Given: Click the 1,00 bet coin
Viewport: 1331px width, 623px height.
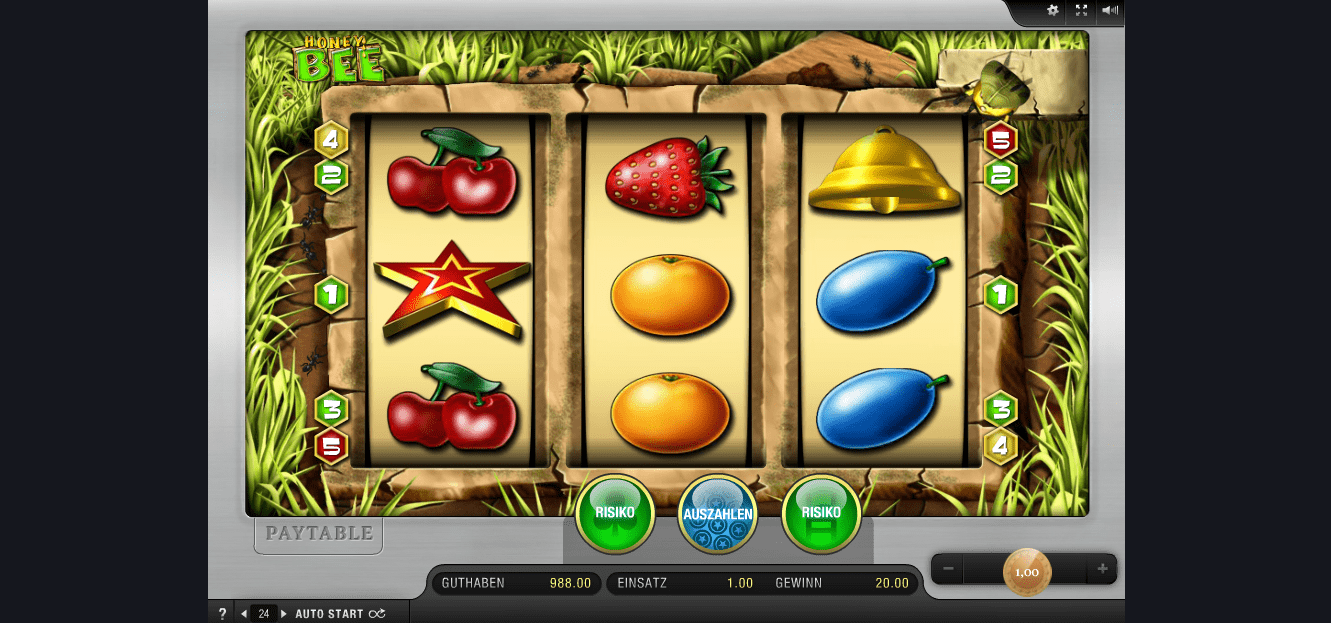Looking at the screenshot, I should click(1027, 572).
